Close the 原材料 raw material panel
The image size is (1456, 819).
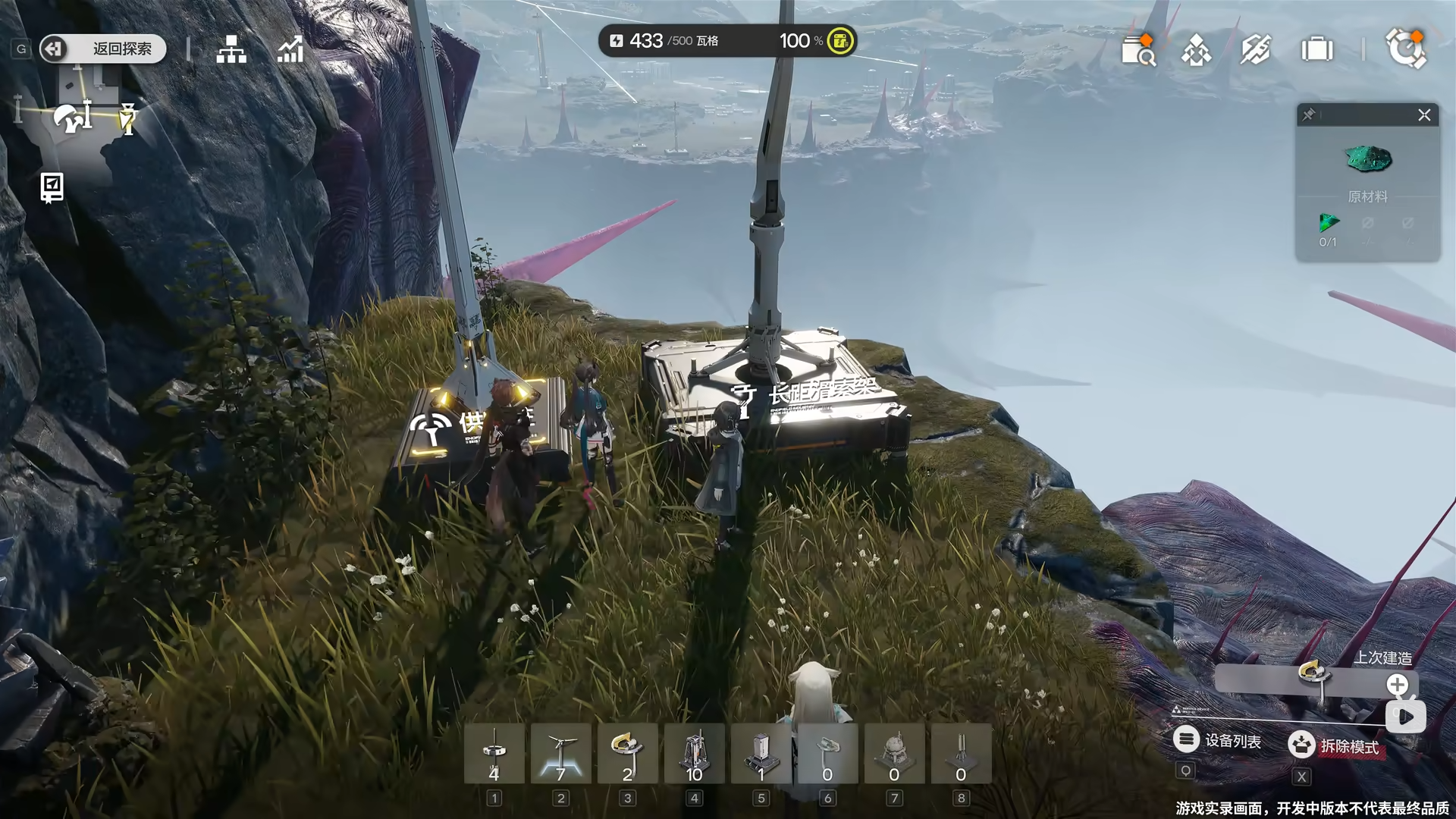tap(1424, 115)
